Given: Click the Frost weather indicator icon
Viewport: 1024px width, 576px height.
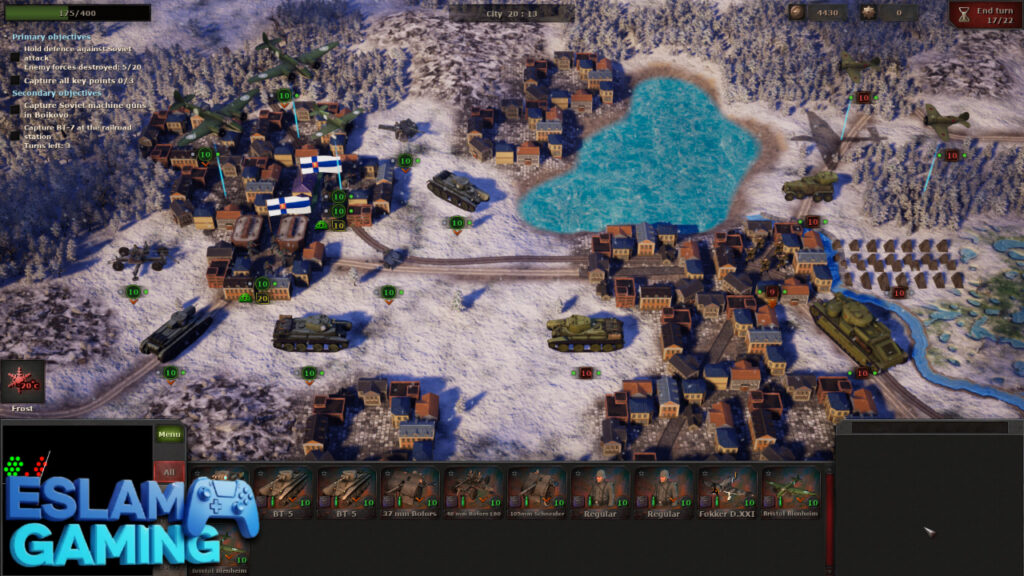Looking at the screenshot, I should [x=23, y=381].
